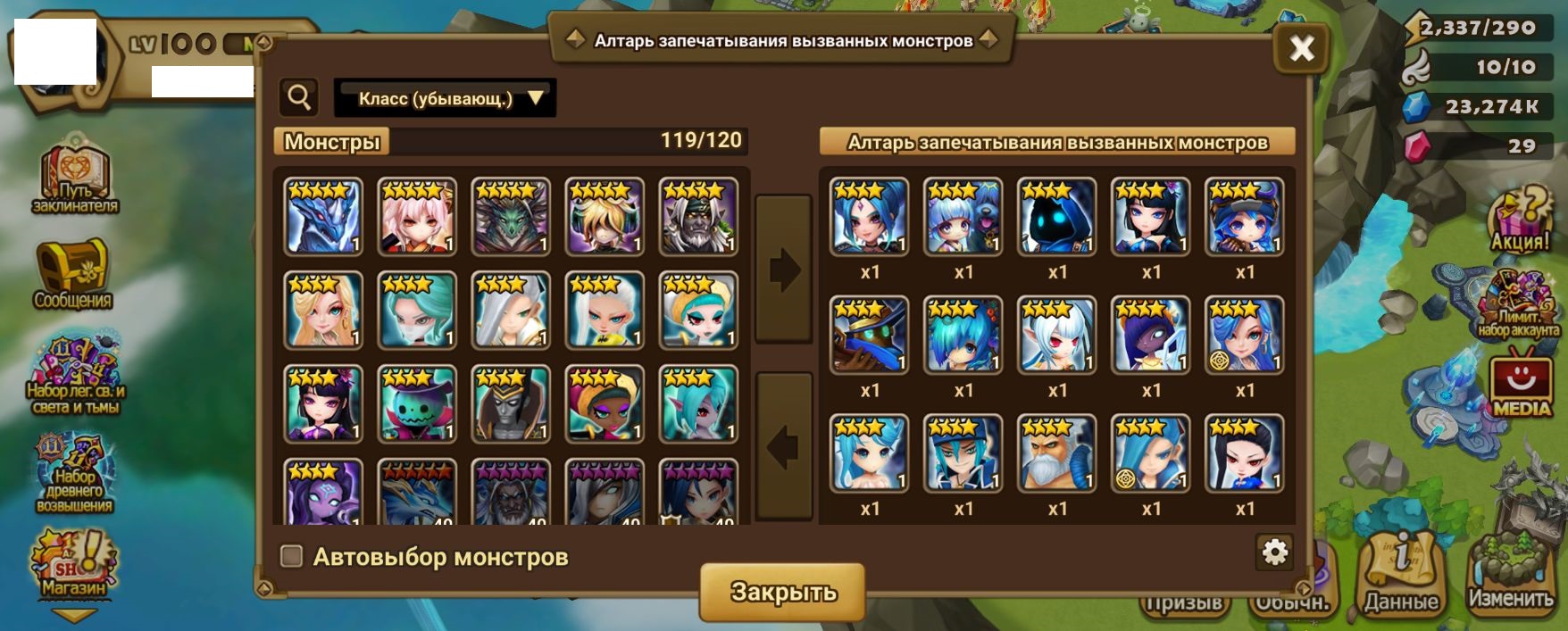Open the Акция! promotion
Screen dimensions: 1568x631
tap(1519, 220)
